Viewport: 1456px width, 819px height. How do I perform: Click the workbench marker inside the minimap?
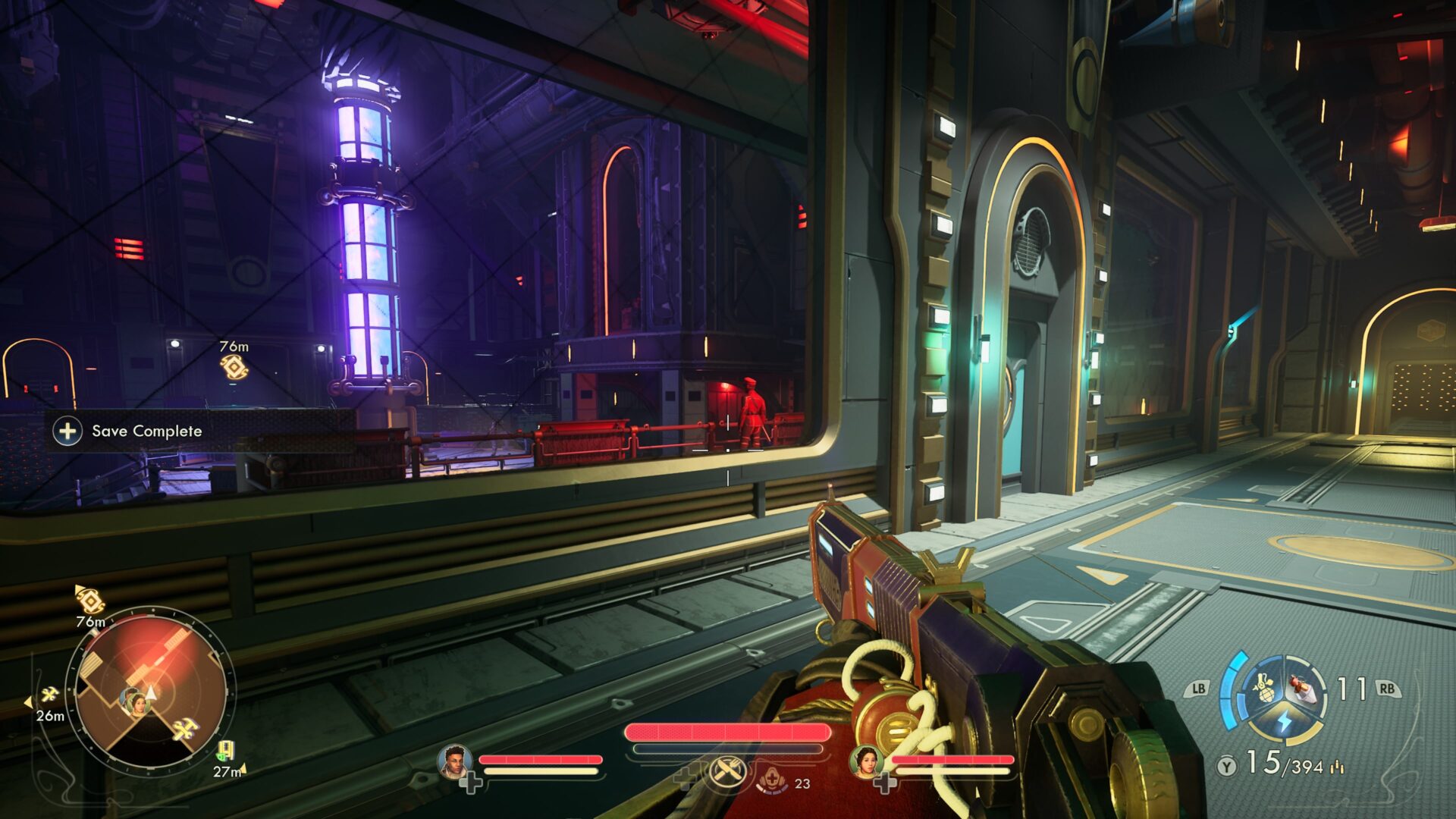[184, 730]
